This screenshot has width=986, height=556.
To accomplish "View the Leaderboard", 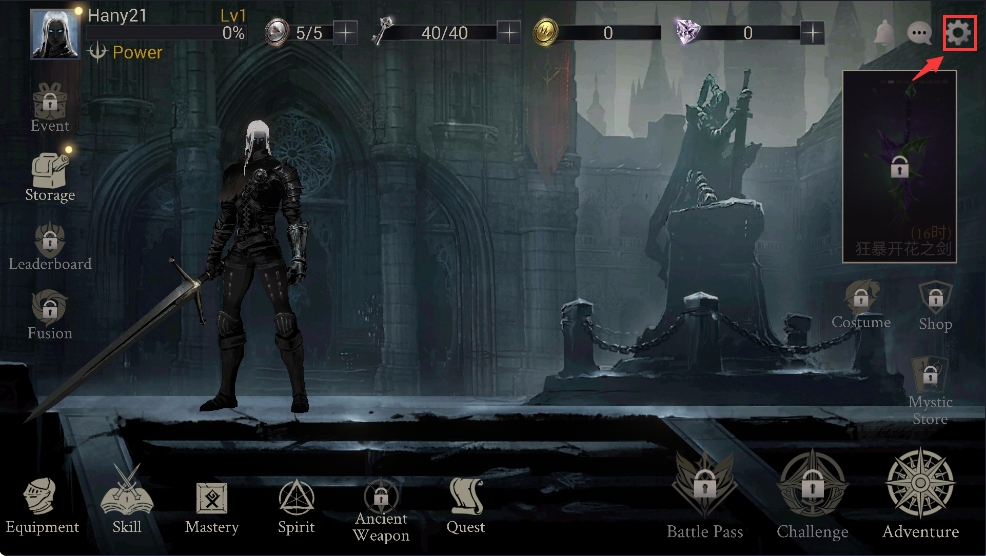I will point(49,244).
